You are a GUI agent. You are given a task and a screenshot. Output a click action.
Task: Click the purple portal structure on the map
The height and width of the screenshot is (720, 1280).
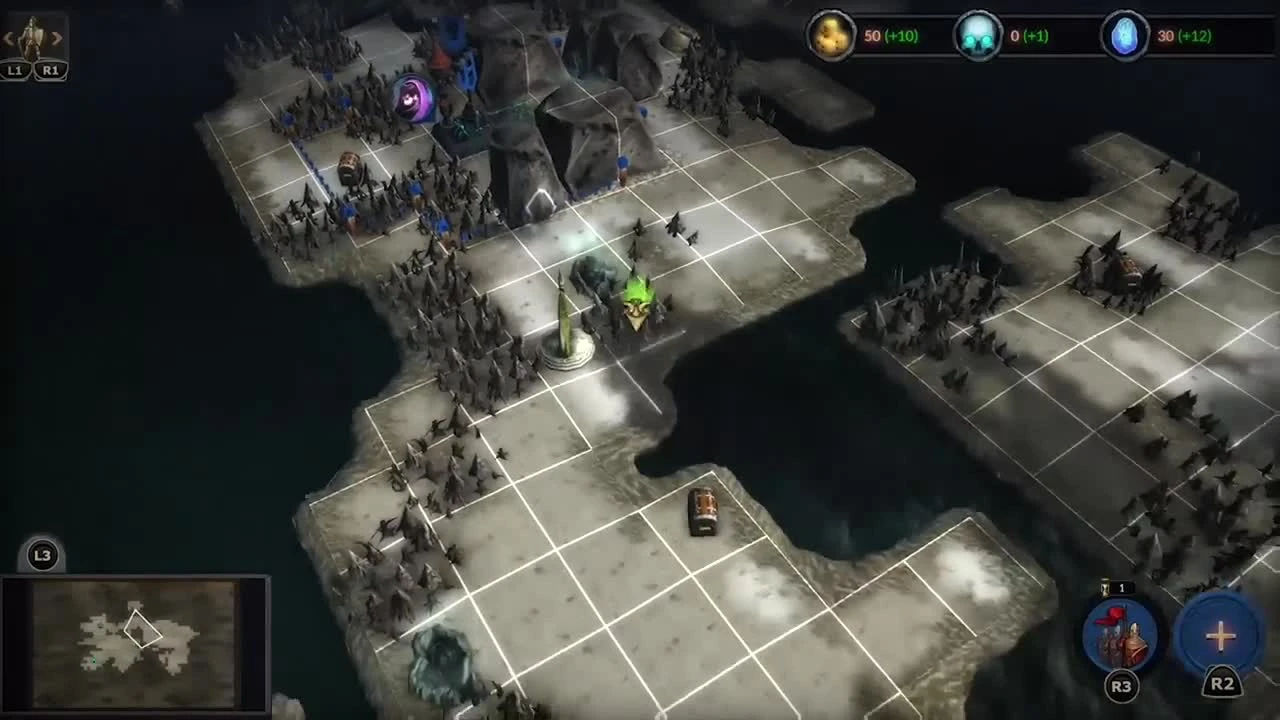click(x=414, y=98)
